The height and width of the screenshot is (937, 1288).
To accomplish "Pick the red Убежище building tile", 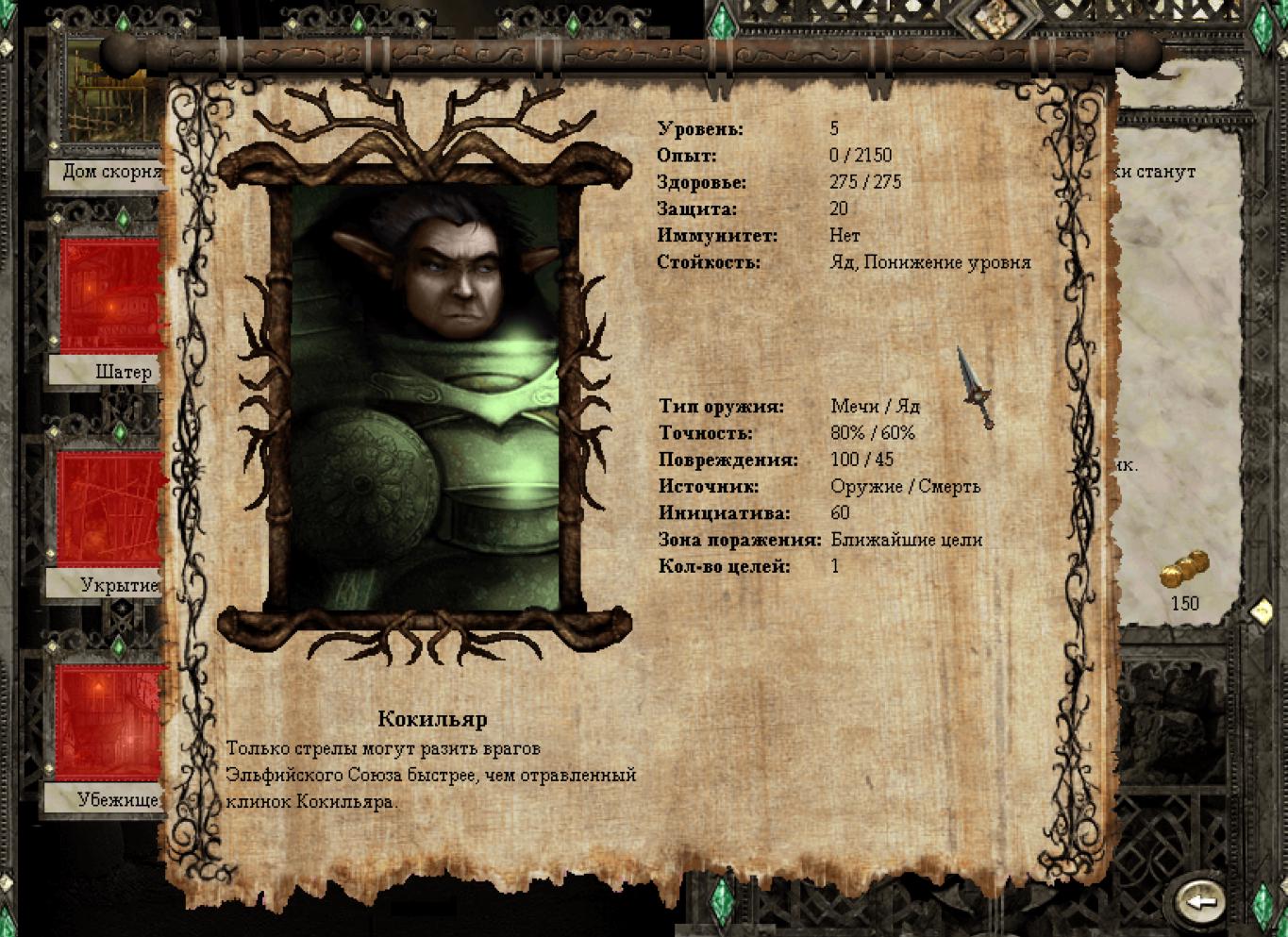I will 110,722.
